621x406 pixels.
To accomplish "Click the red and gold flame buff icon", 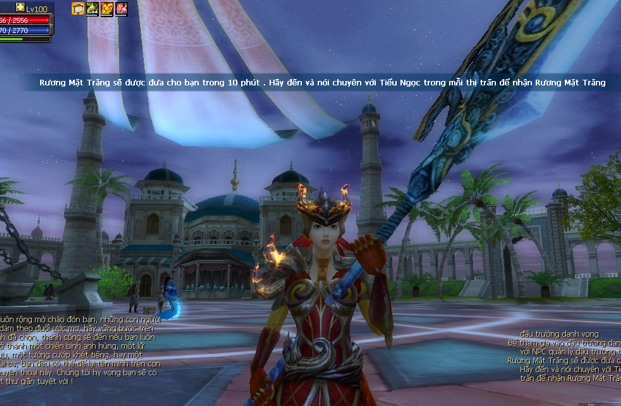I will (x=107, y=9).
